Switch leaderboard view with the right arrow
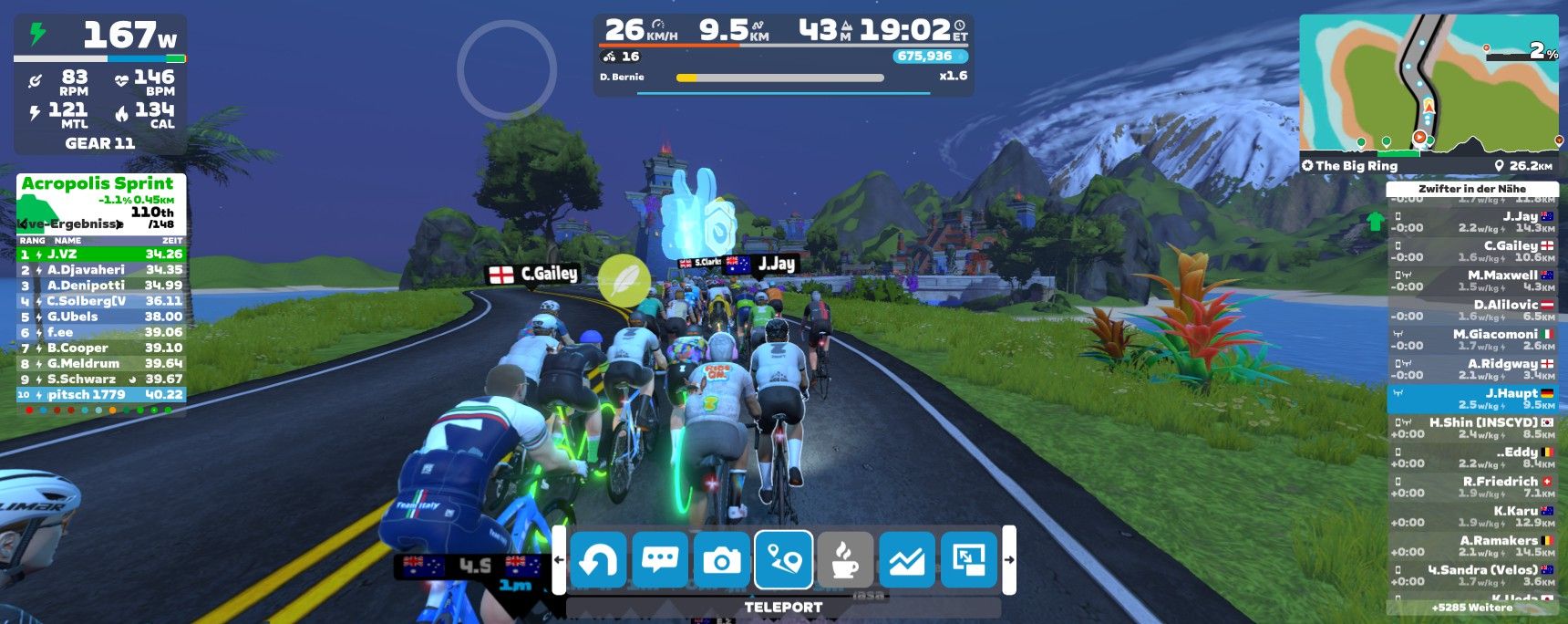Viewport: 1568px width, 624px height. (119, 224)
